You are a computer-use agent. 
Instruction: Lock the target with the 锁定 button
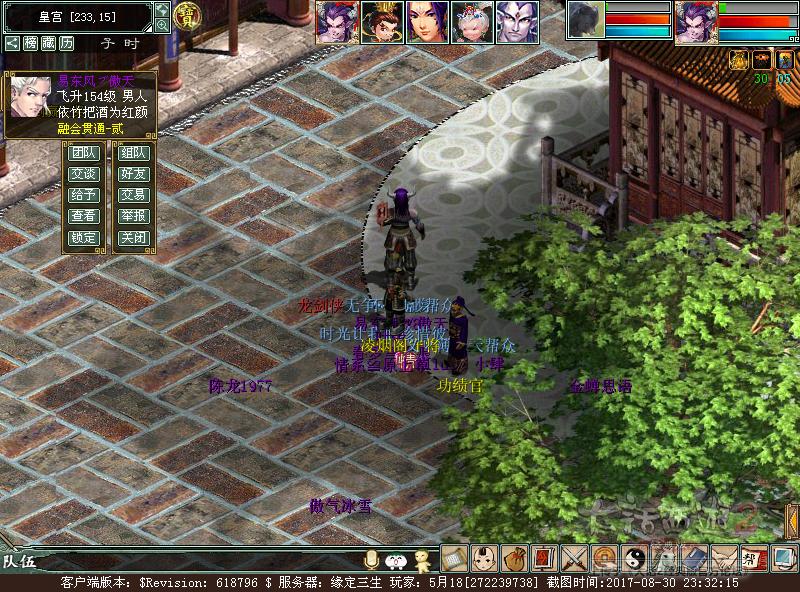83,238
